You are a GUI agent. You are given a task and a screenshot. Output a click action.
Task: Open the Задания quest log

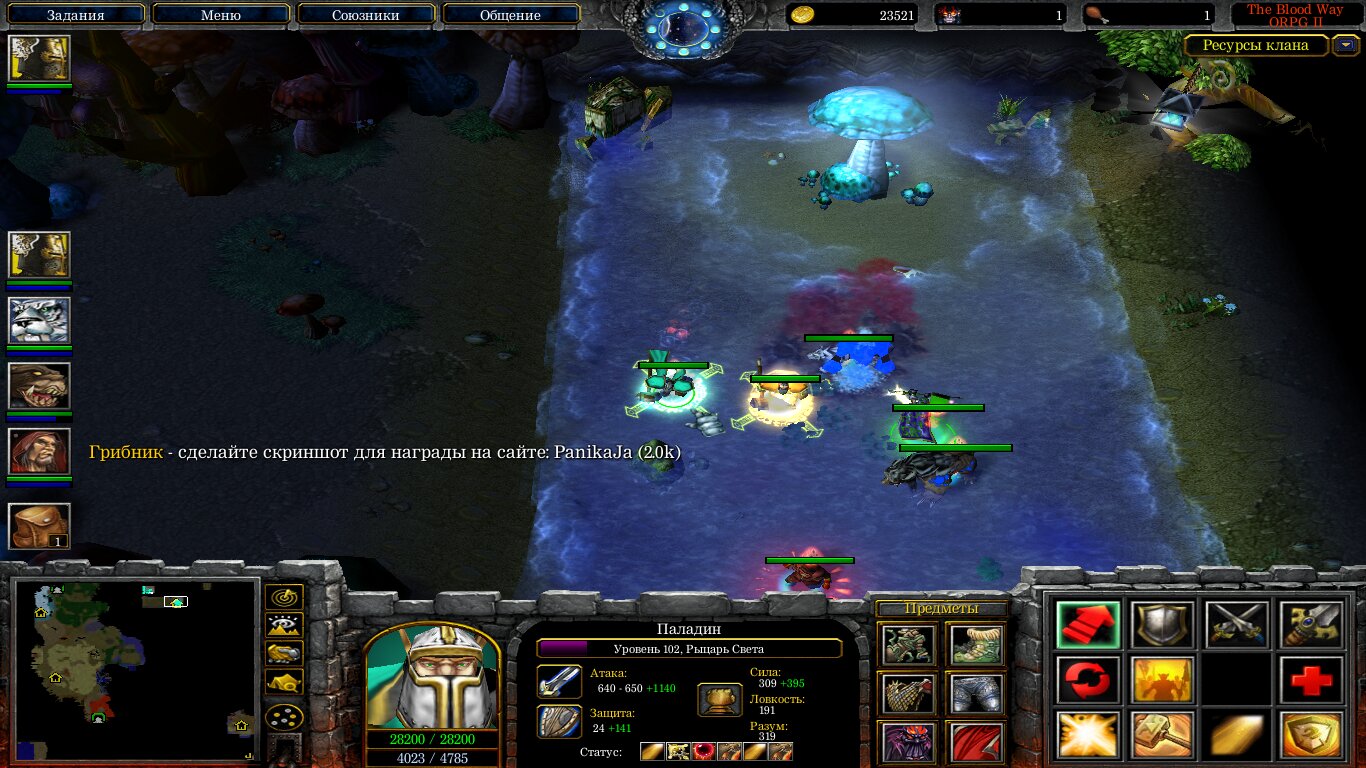[76, 15]
